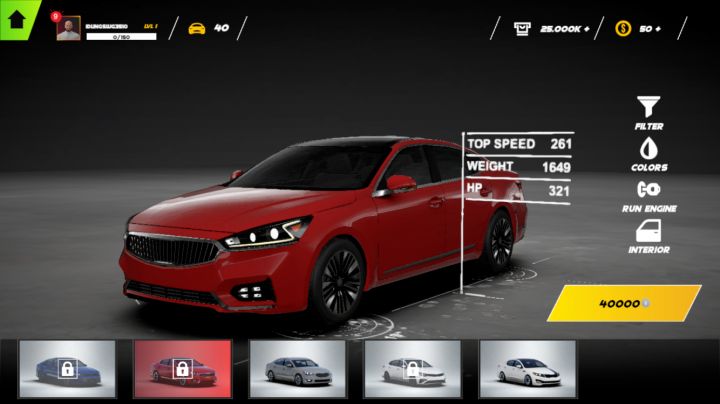Screen dimensions: 720x404
Task: Open the garage car count icon
Action: click(197, 28)
